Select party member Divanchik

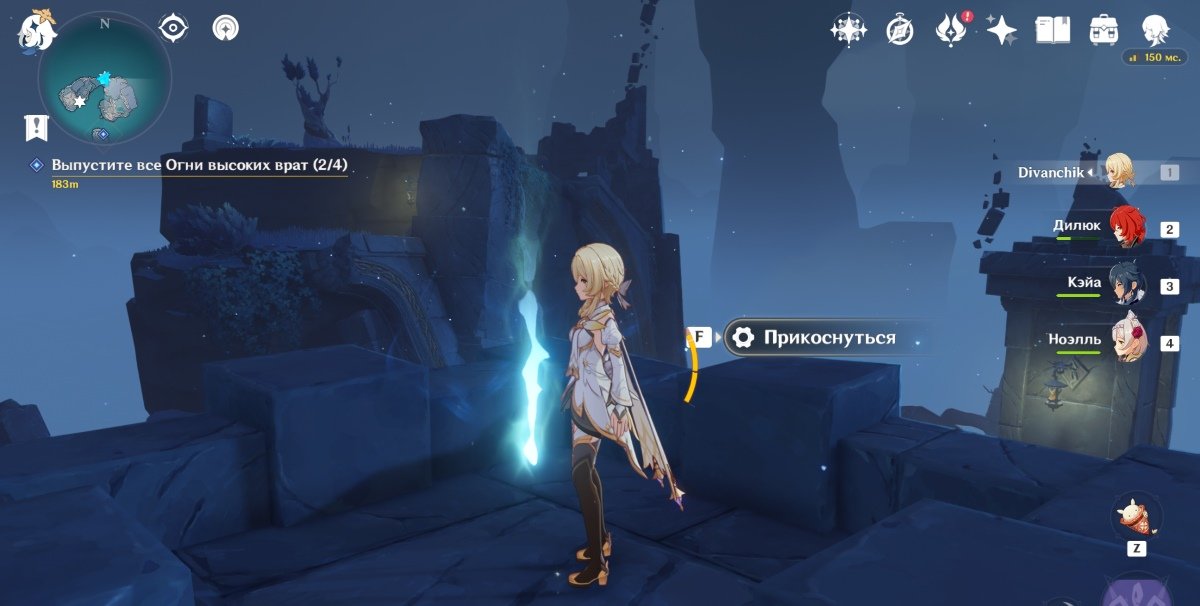click(x=1118, y=172)
